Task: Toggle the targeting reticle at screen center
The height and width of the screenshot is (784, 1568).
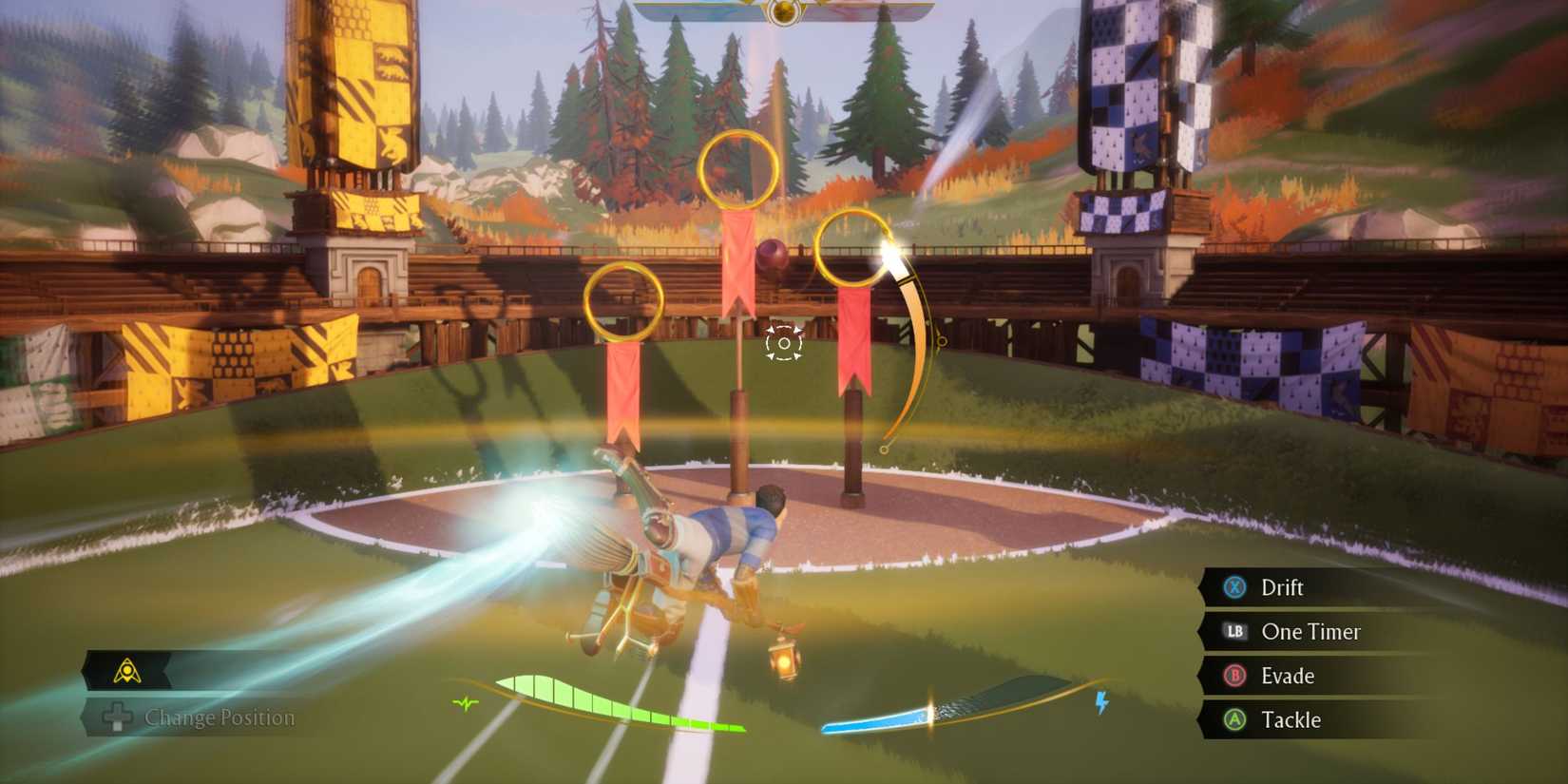Action: pyautogui.click(x=783, y=345)
